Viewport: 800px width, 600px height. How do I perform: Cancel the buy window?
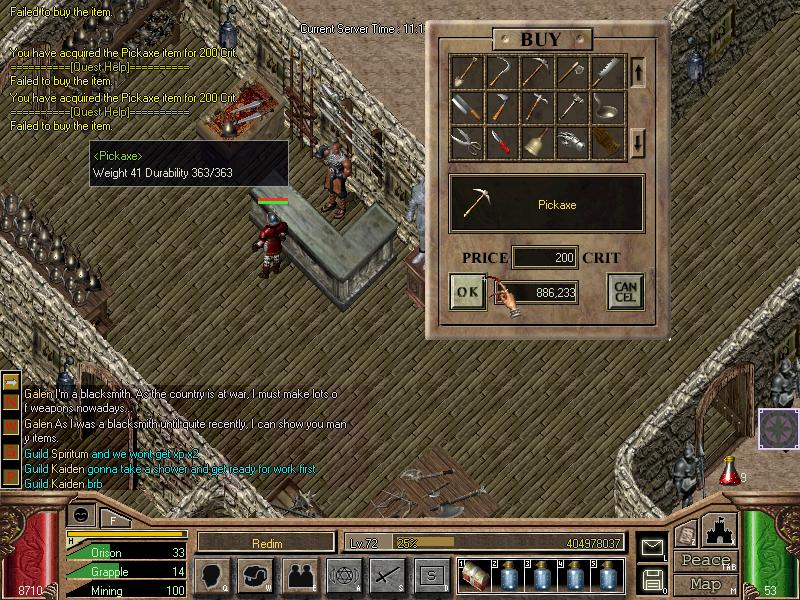click(625, 291)
